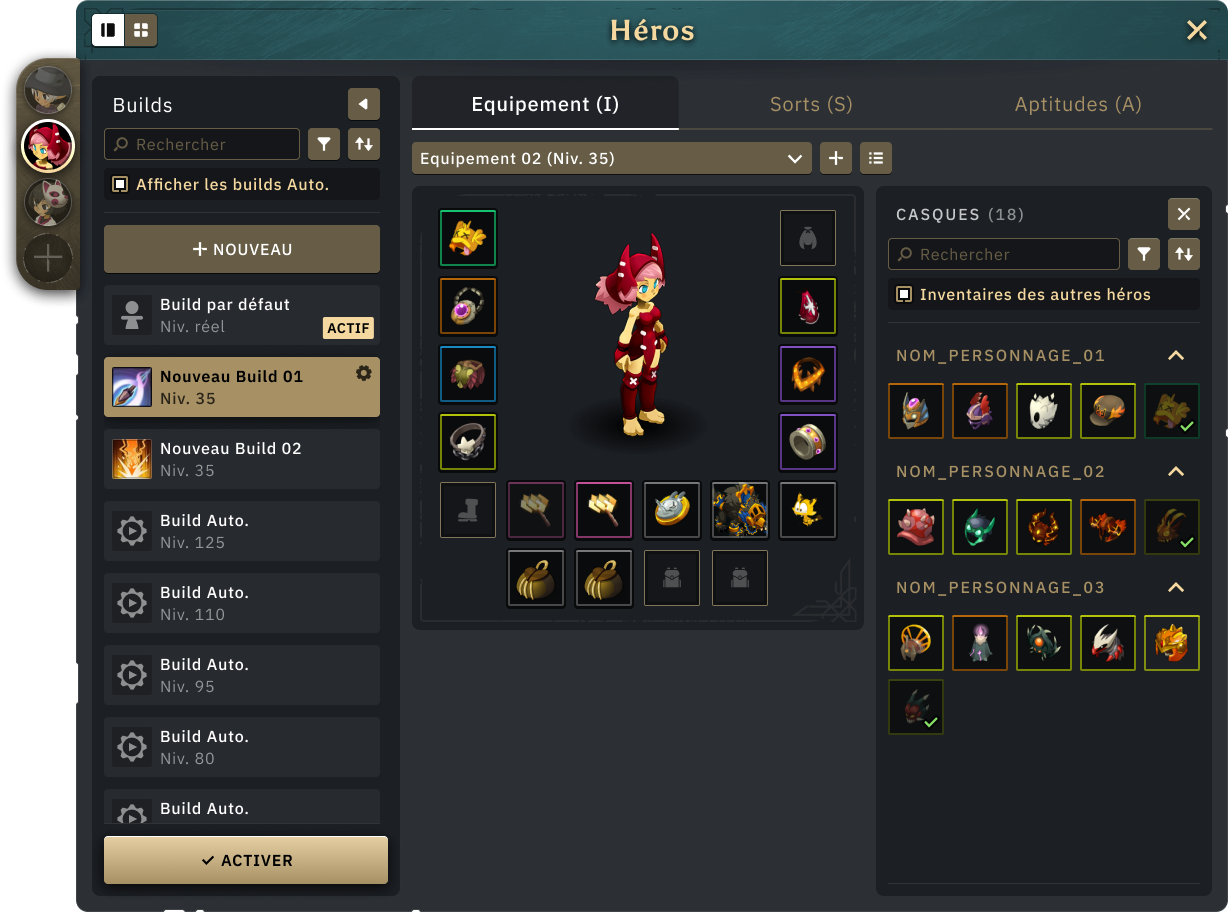Select the equipped yellow helmet slot

pyautogui.click(x=468, y=238)
